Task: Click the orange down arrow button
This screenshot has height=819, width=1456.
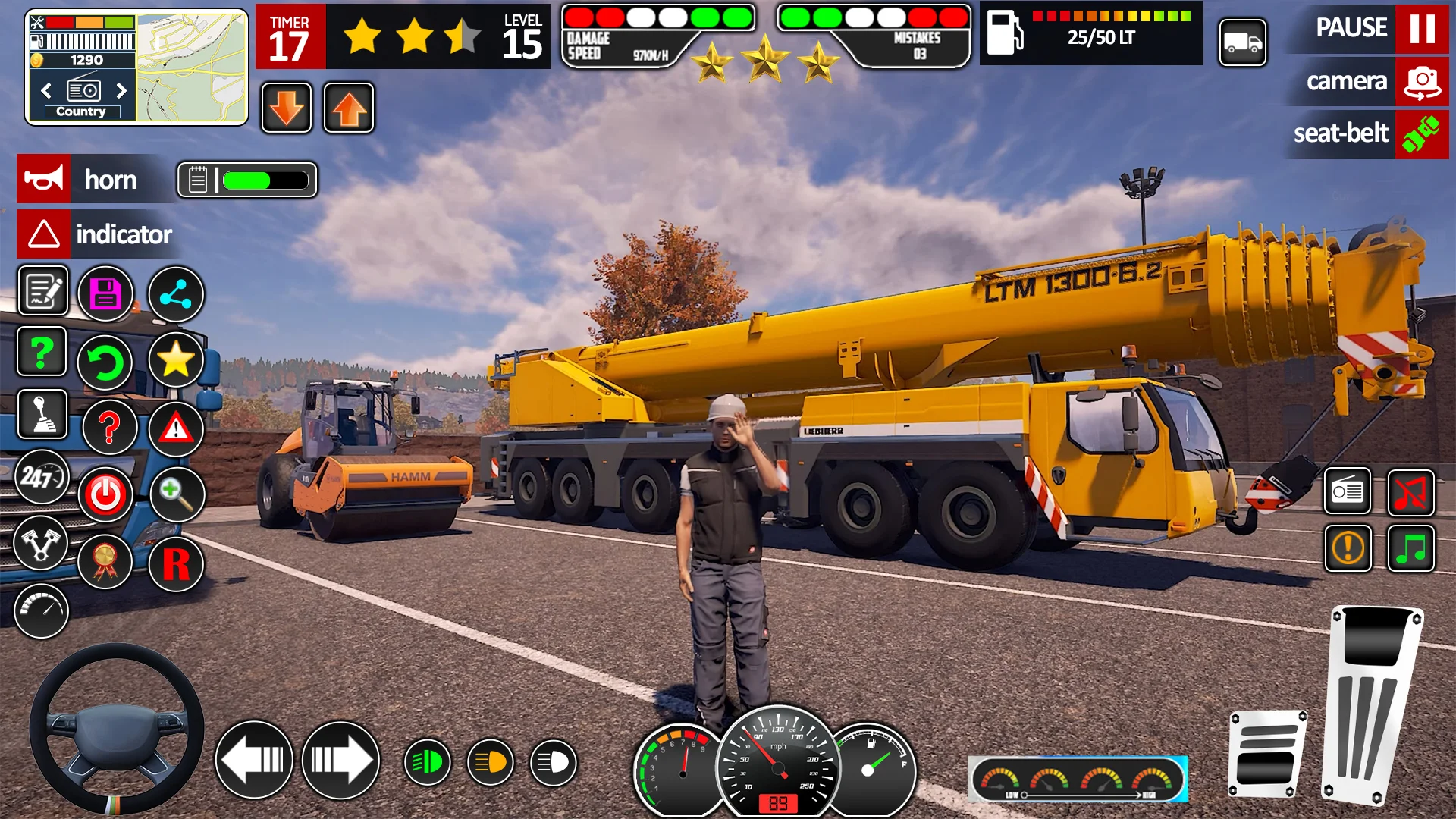Action: click(287, 108)
